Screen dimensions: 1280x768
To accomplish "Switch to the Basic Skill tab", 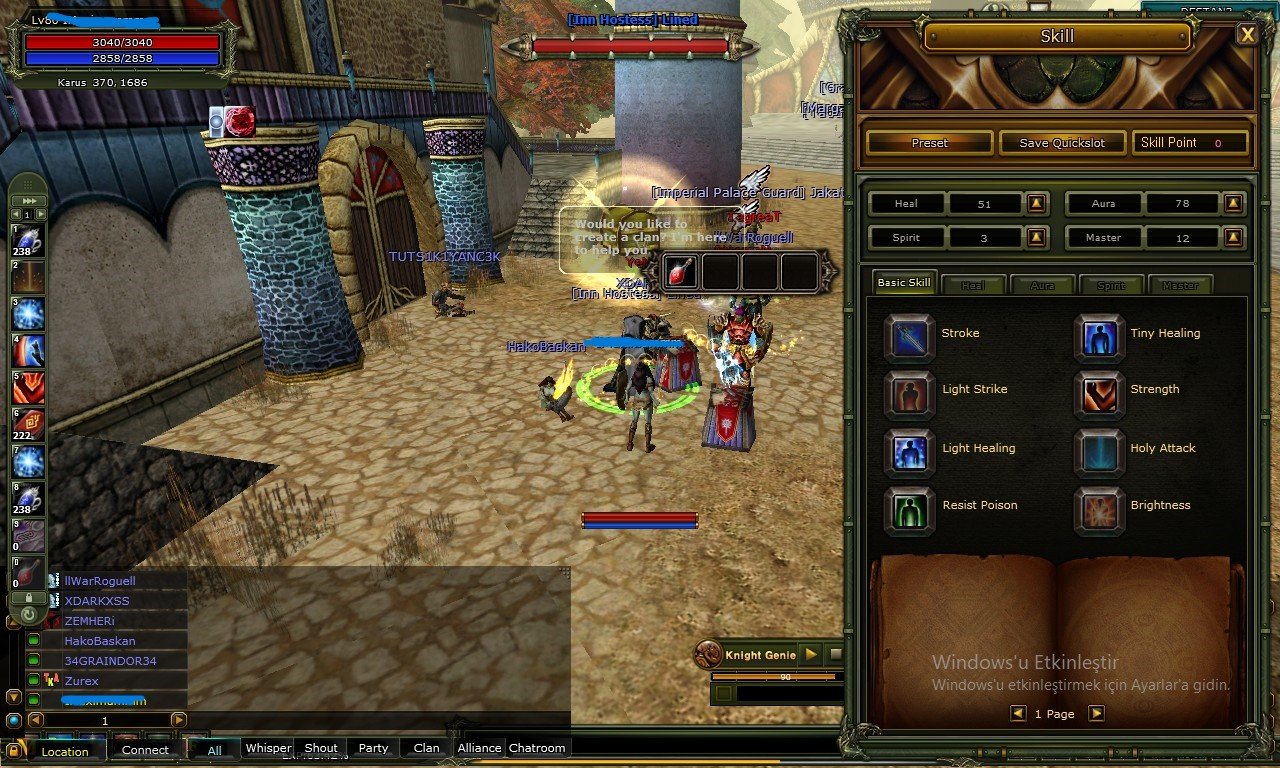I will 904,283.
